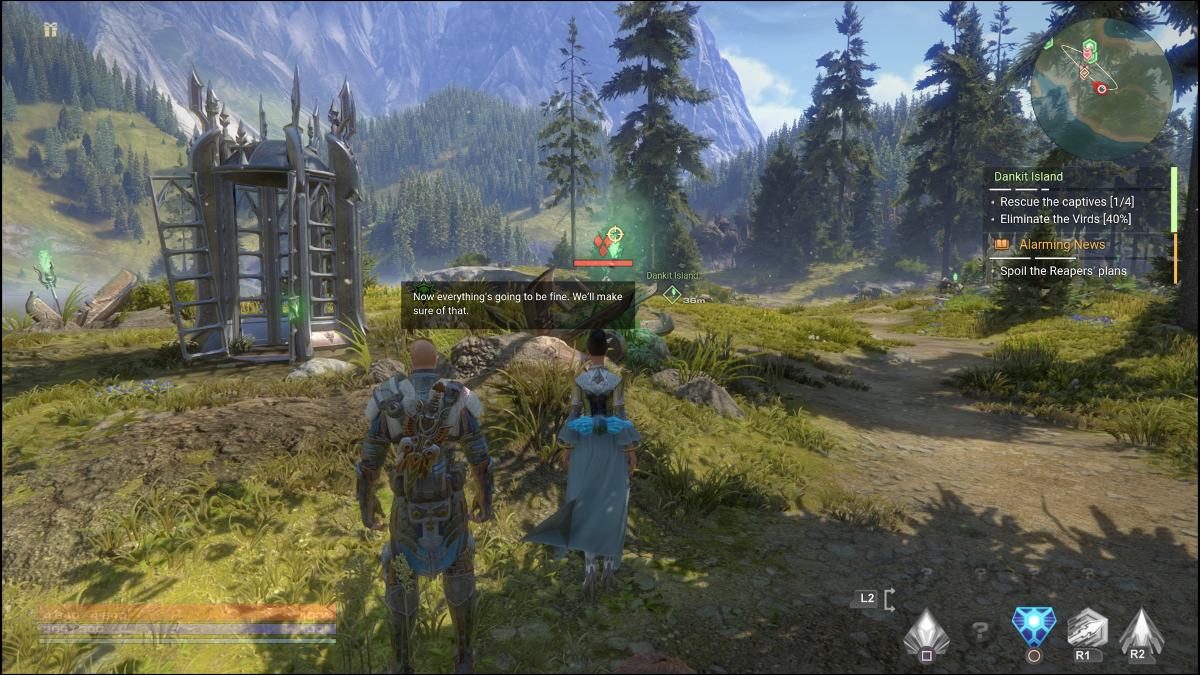Trigger the white arrowhead ability icon
This screenshot has height=675, width=1200.
click(1138, 629)
